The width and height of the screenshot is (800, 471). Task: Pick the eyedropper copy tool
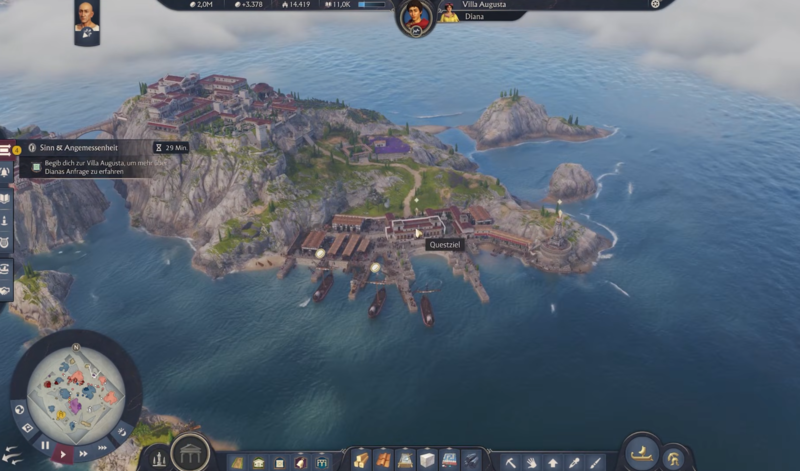(x=574, y=463)
